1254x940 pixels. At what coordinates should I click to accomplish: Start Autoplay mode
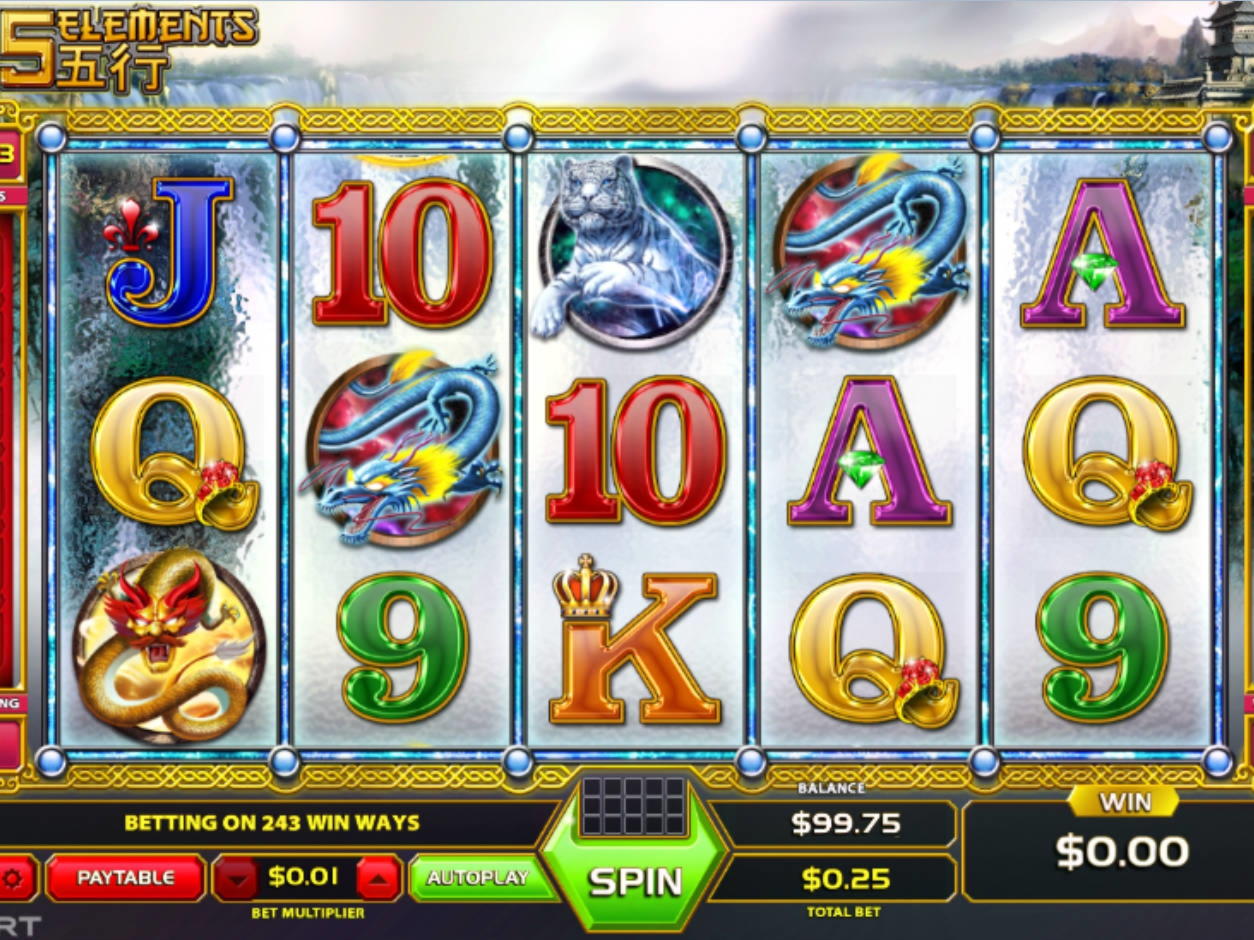tap(478, 878)
